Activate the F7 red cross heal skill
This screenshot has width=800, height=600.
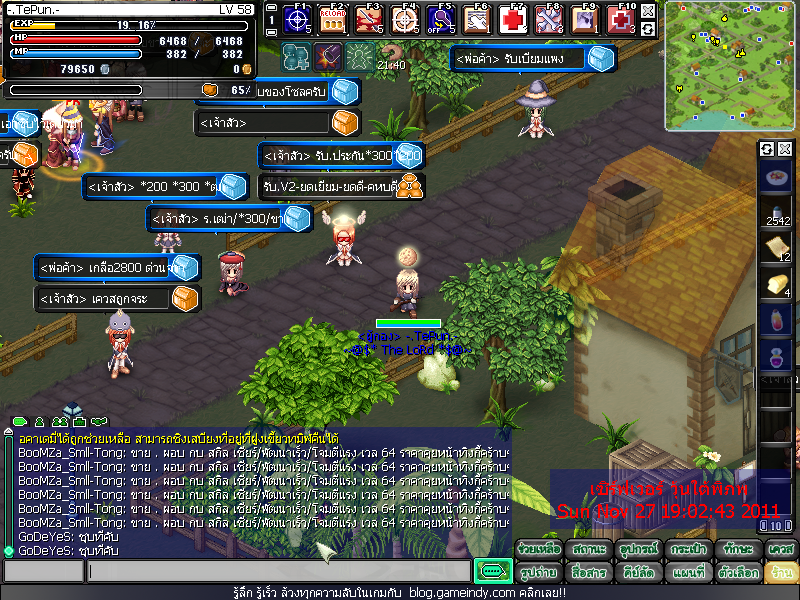[x=515, y=18]
